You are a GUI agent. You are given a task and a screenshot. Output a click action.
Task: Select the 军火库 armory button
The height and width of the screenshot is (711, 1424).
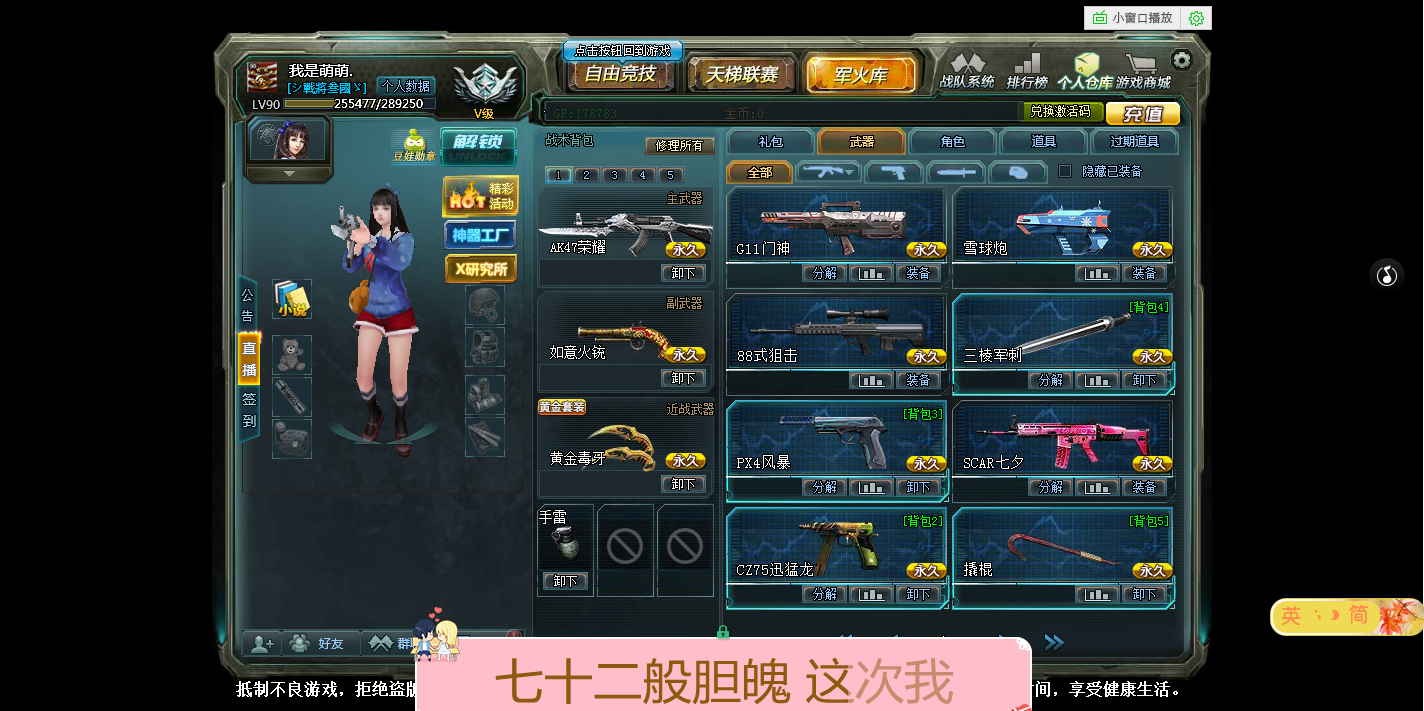pyautogui.click(x=860, y=75)
